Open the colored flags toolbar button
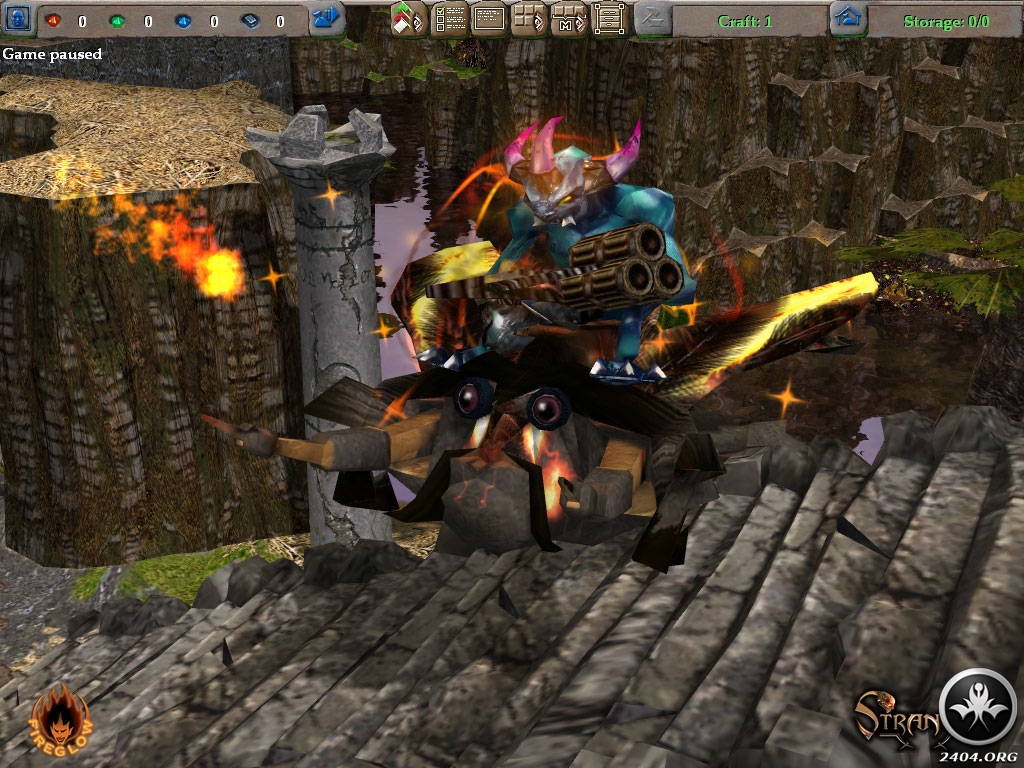Image resolution: width=1024 pixels, height=768 pixels. click(408, 19)
